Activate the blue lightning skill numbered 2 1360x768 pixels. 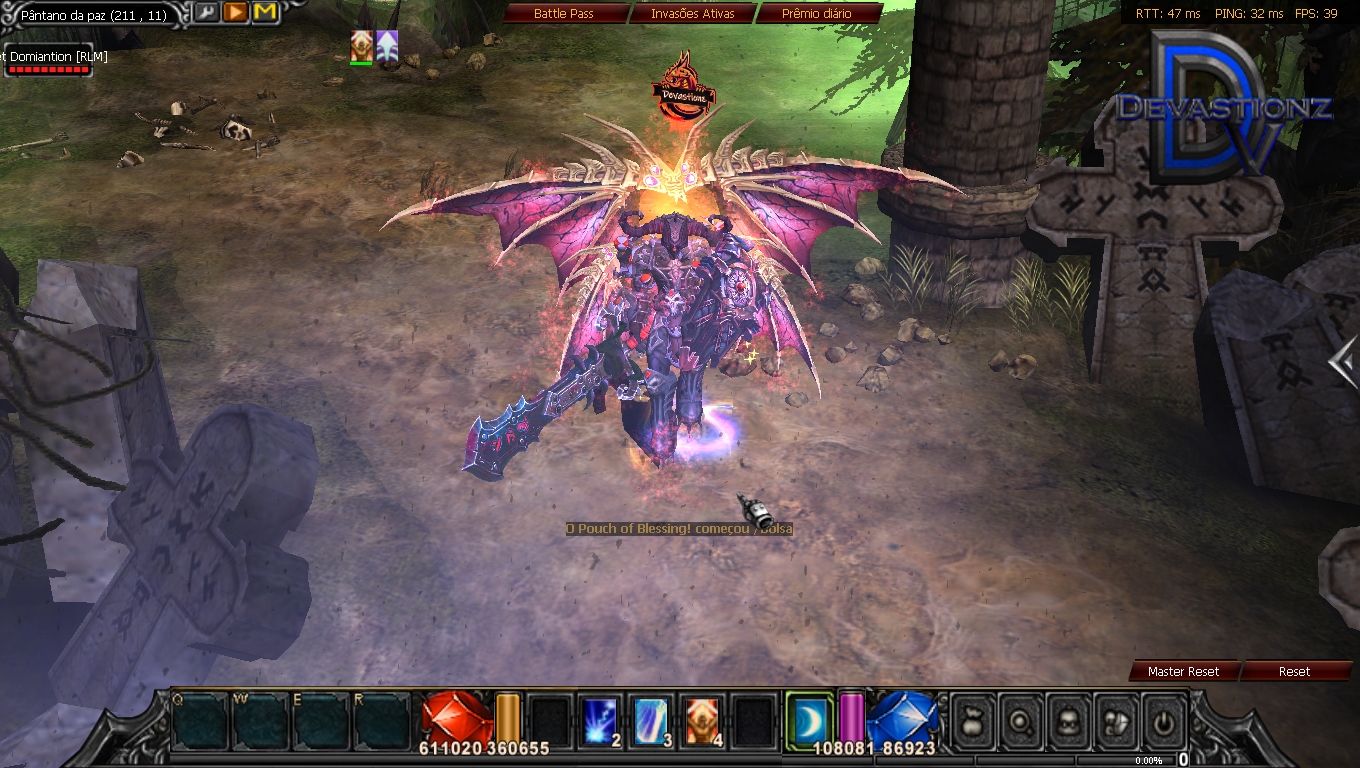tap(602, 720)
